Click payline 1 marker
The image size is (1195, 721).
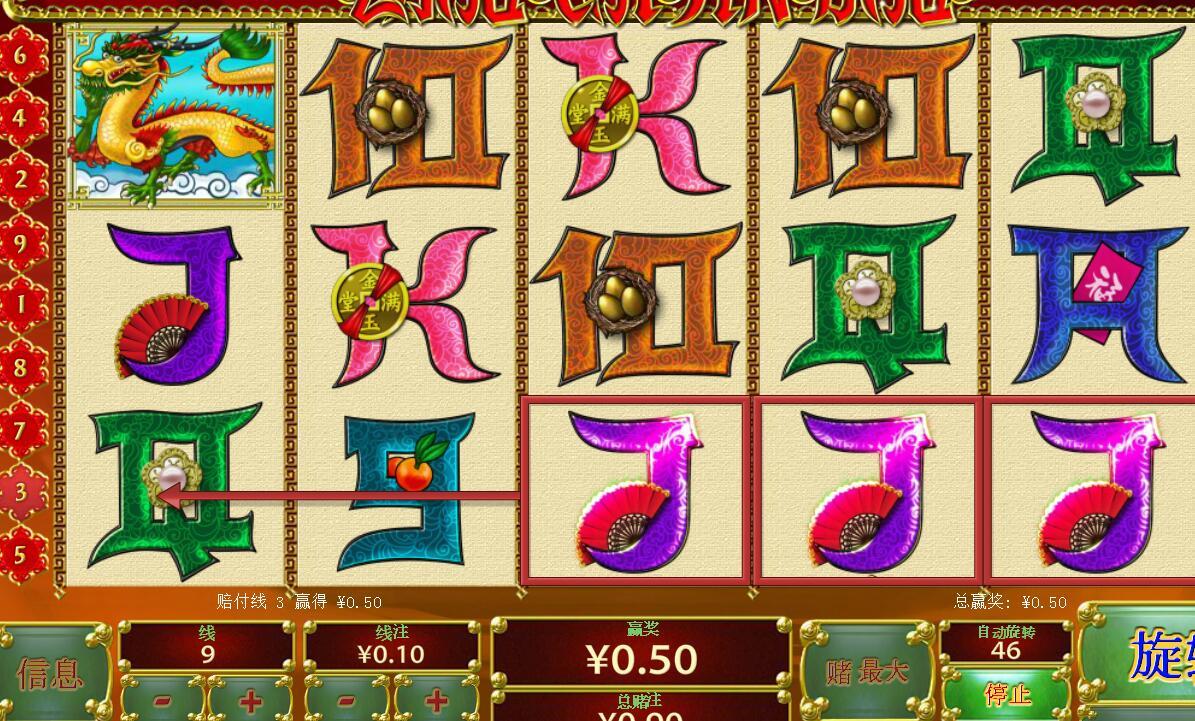tap(21, 305)
